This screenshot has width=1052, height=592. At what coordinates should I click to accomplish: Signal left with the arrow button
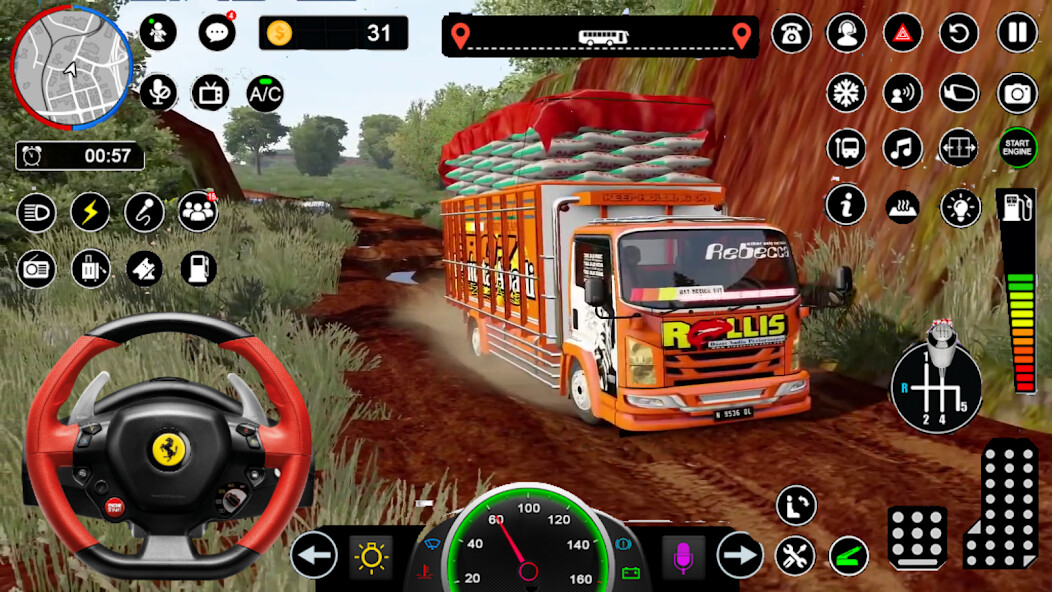click(x=314, y=555)
